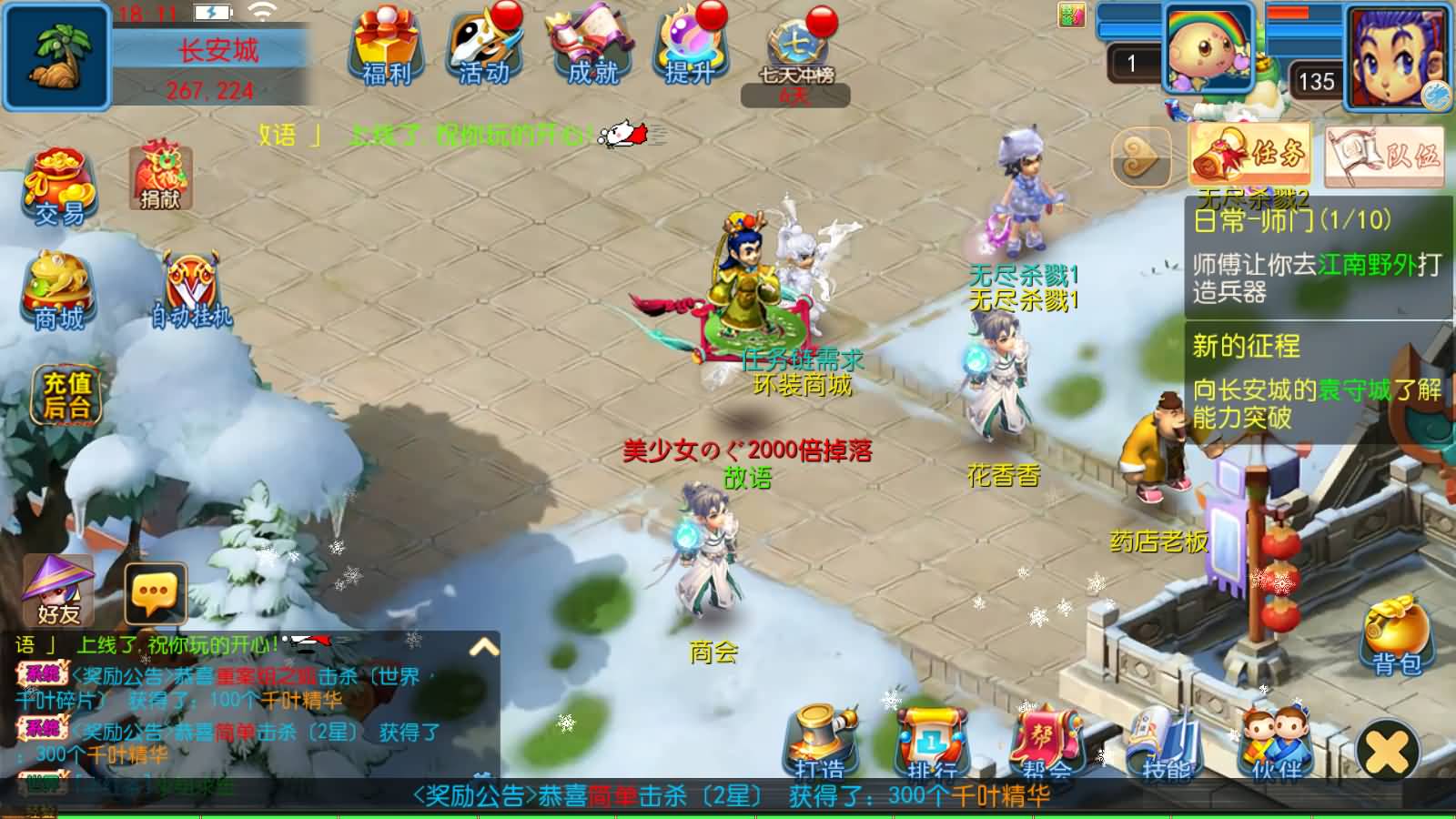Open the 交易 trading interface
Image resolution: width=1456 pixels, height=819 pixels.
coord(56,187)
